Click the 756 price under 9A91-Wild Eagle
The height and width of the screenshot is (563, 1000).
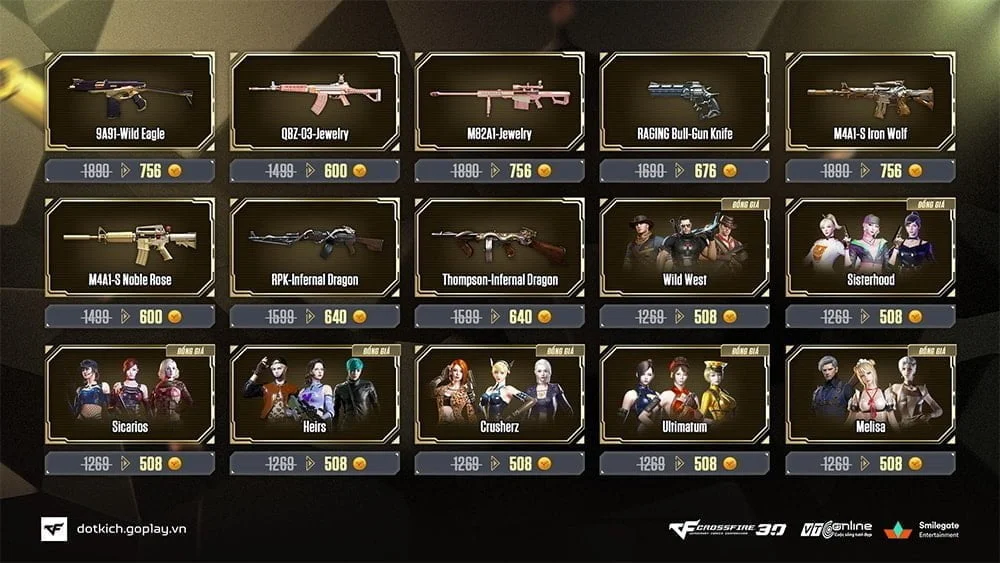pos(150,171)
